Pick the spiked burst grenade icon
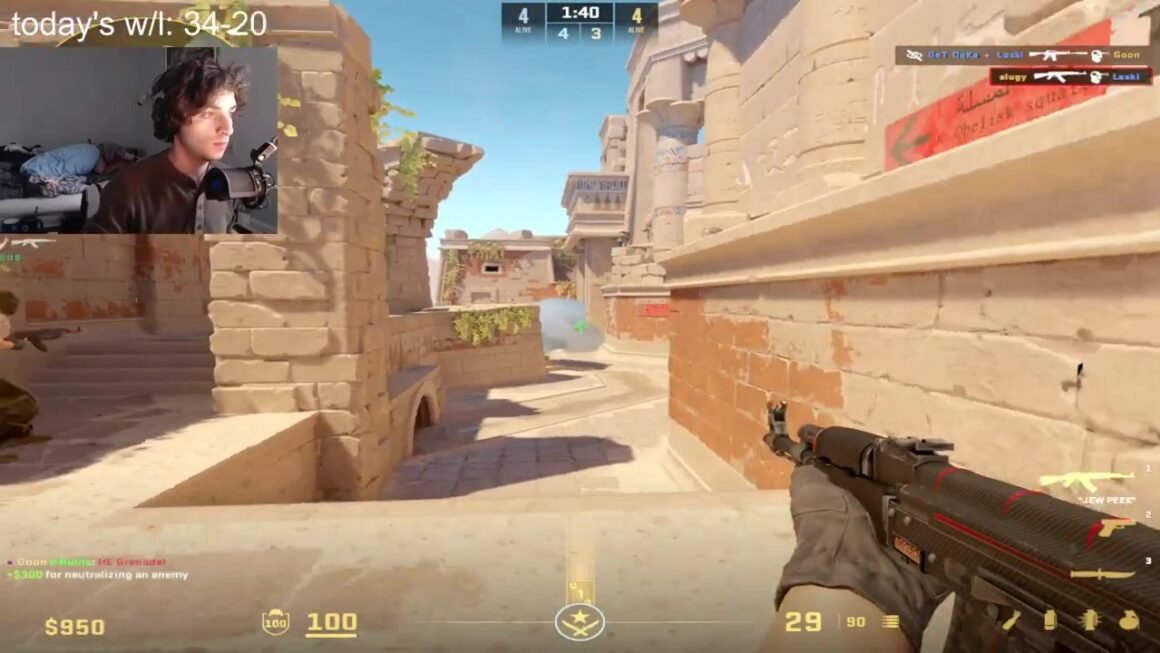 (1089, 621)
